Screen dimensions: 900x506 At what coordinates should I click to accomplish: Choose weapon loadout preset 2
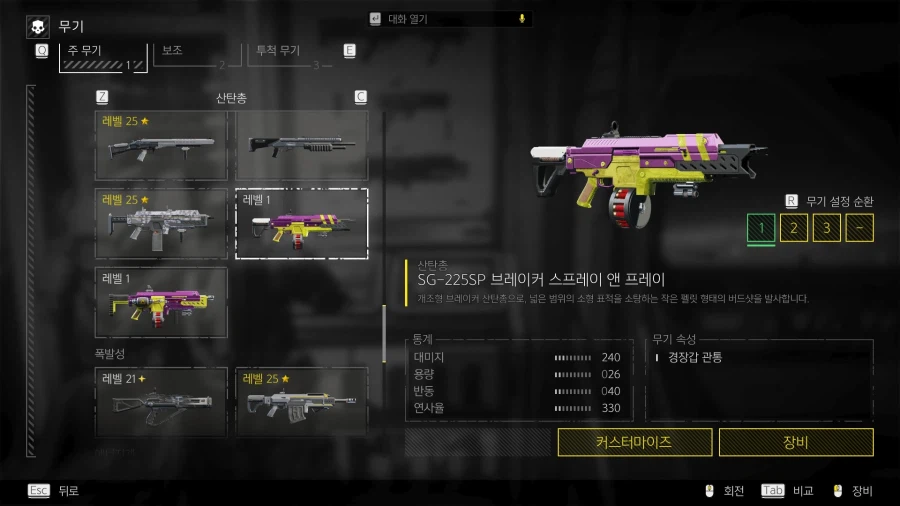click(794, 228)
